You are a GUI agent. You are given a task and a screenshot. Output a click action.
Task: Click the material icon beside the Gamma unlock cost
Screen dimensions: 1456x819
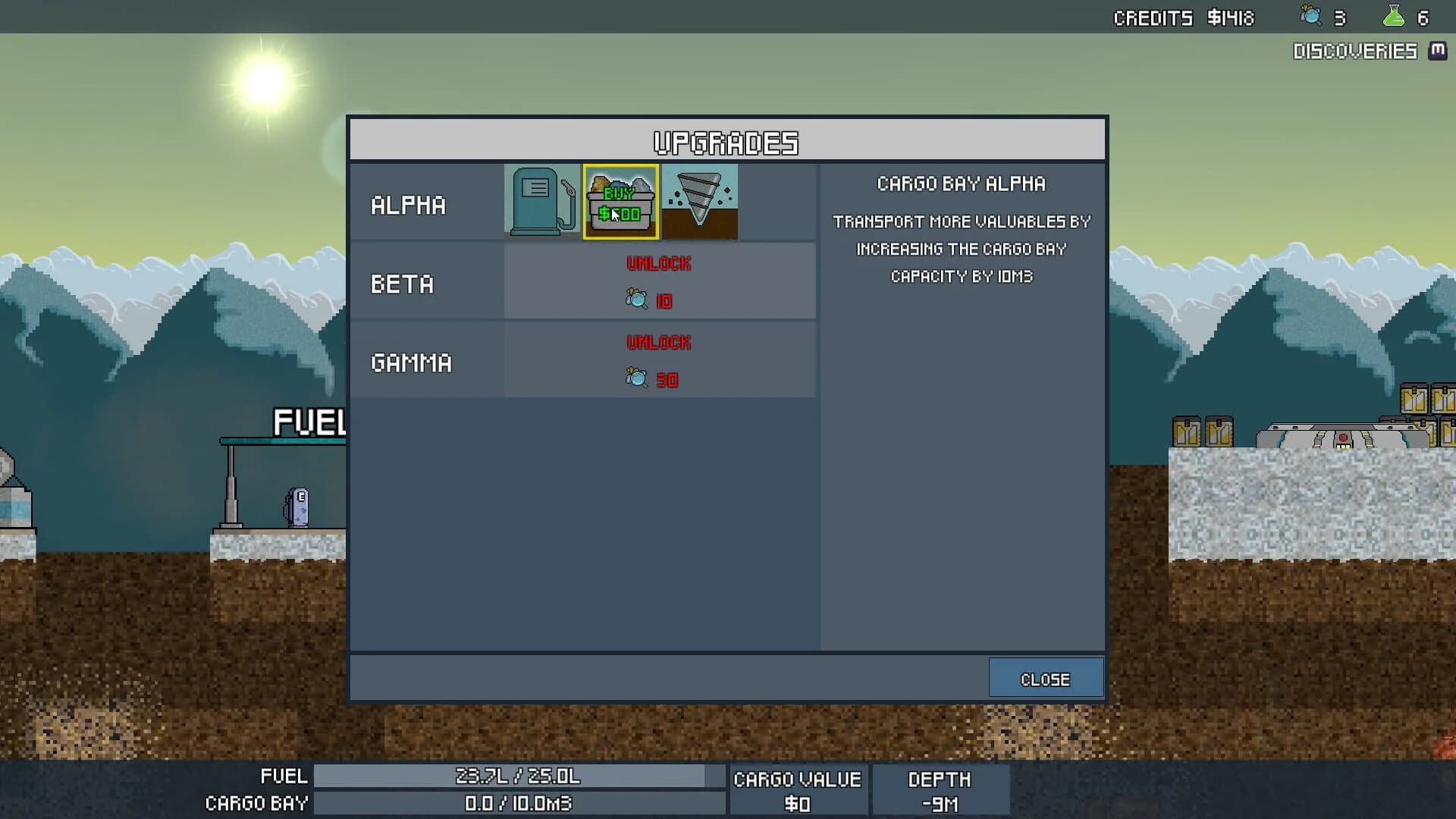[x=635, y=378]
